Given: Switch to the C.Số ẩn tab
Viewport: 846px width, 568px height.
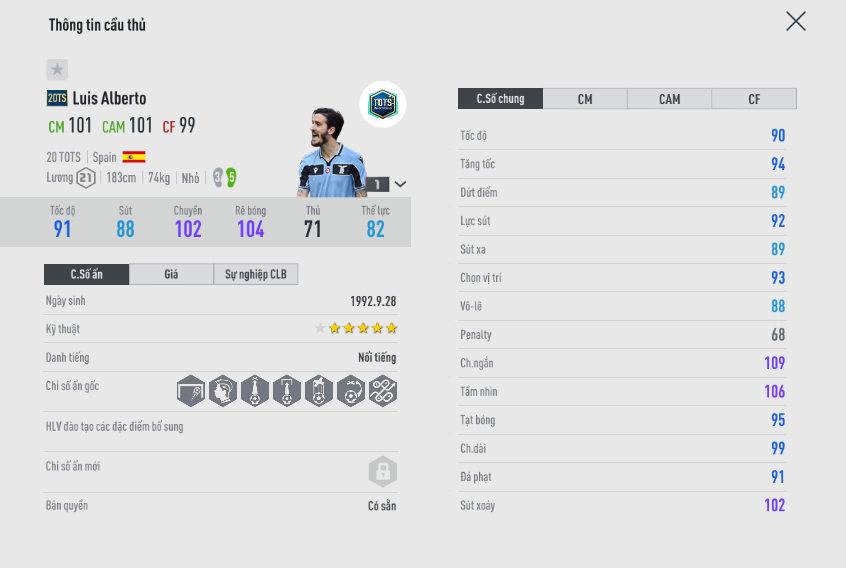Looking at the screenshot, I should pos(86,274).
